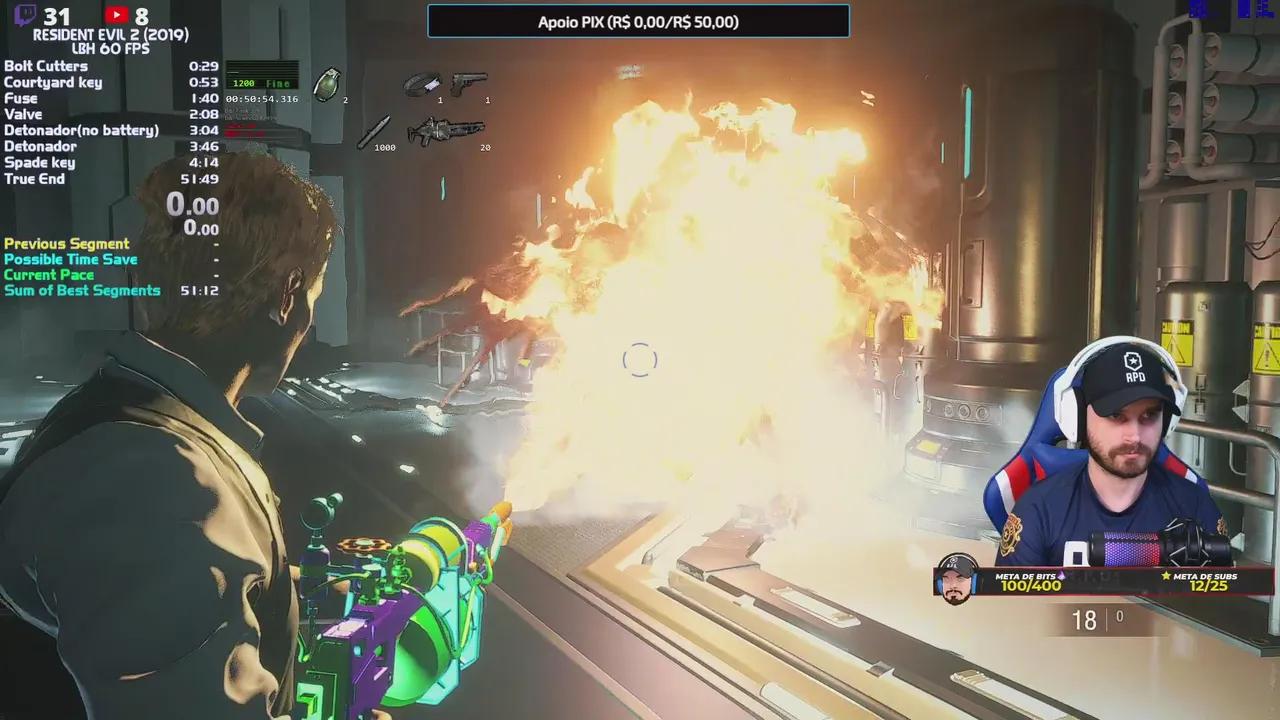This screenshot has height=720, width=1280.
Task: Select the flamethrower weapon slot
Action: coord(445,131)
